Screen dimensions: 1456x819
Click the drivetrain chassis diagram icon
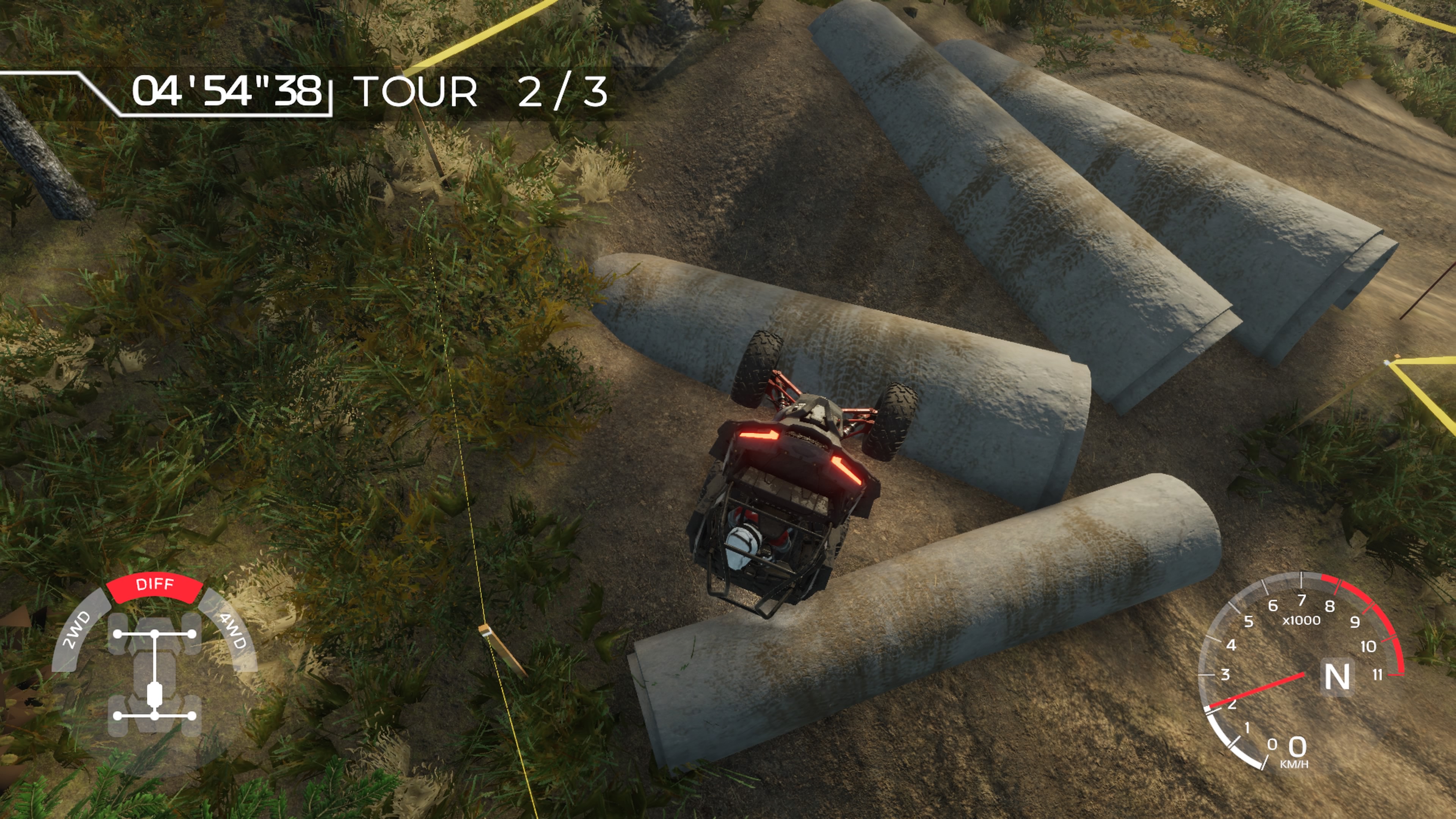point(154,675)
